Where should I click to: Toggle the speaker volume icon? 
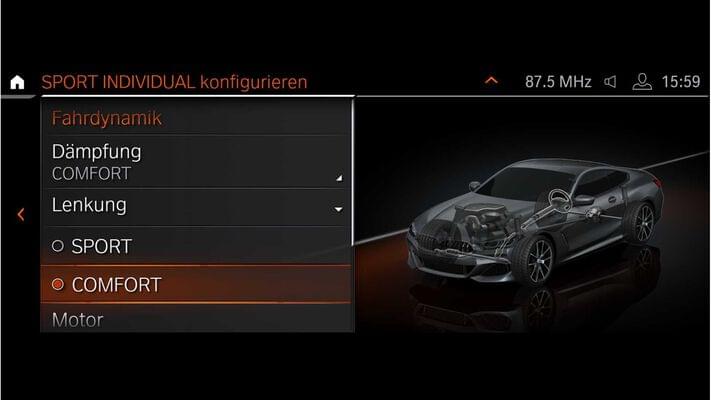[611, 82]
